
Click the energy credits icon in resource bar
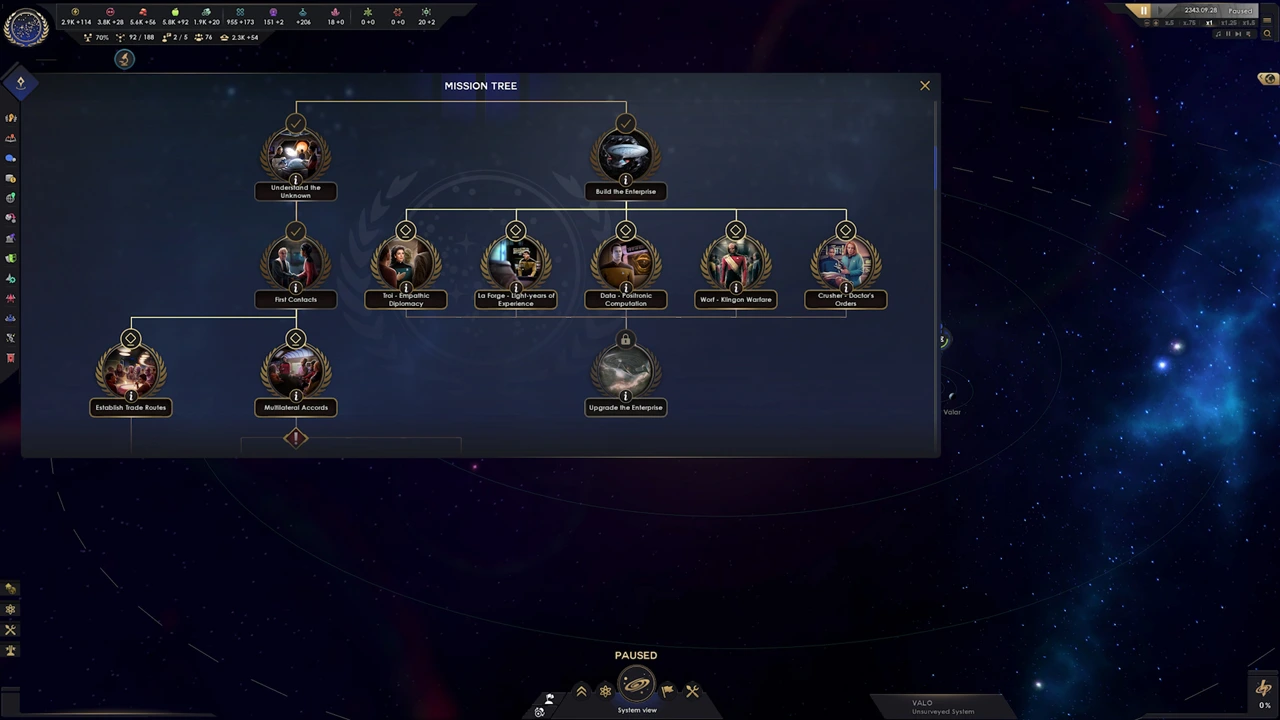pos(74,11)
